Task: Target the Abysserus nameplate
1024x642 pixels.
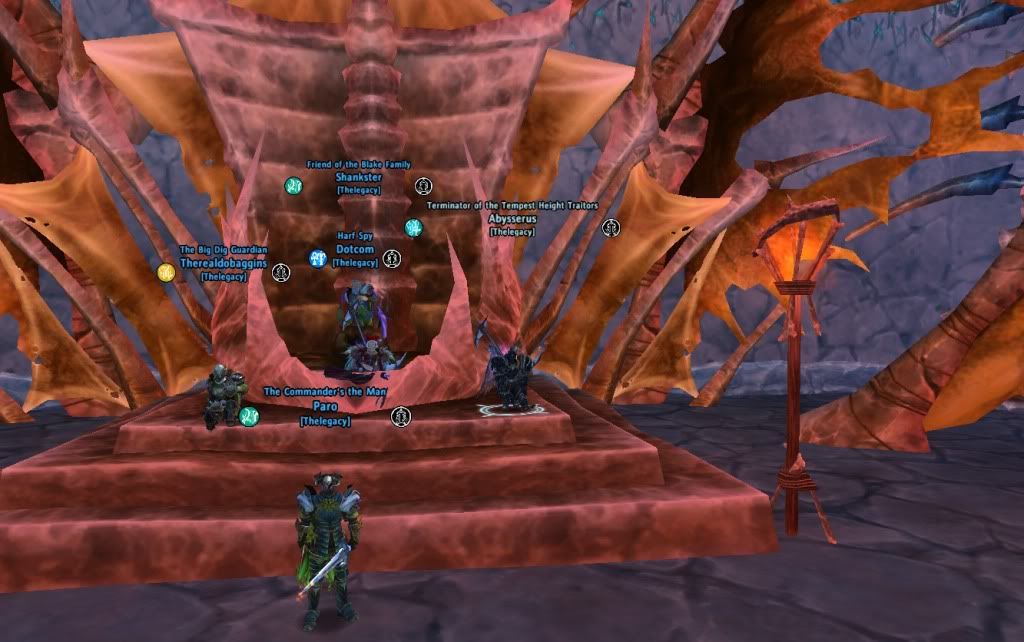Action: coord(512,219)
